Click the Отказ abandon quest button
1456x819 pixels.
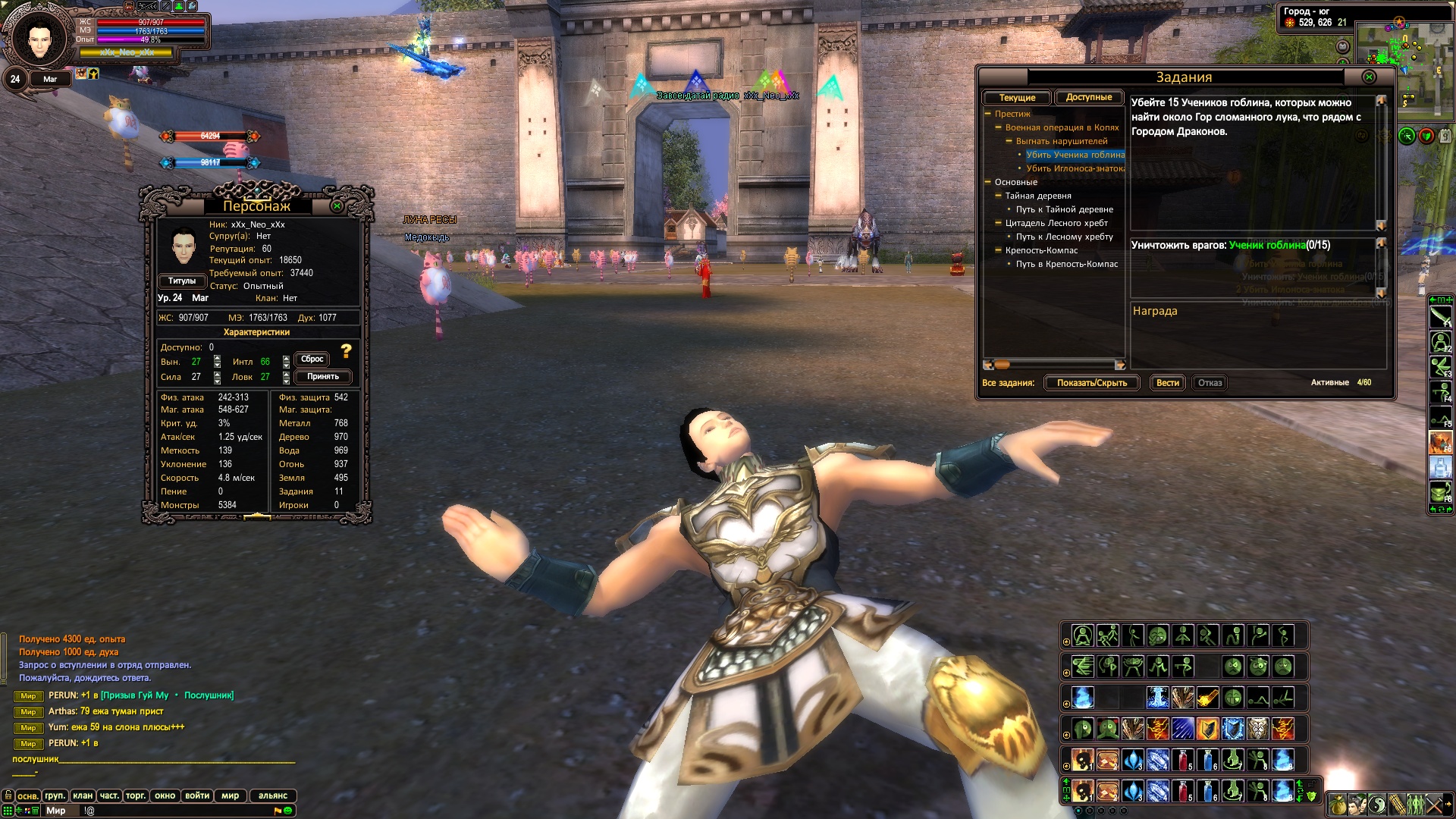[x=1210, y=383]
